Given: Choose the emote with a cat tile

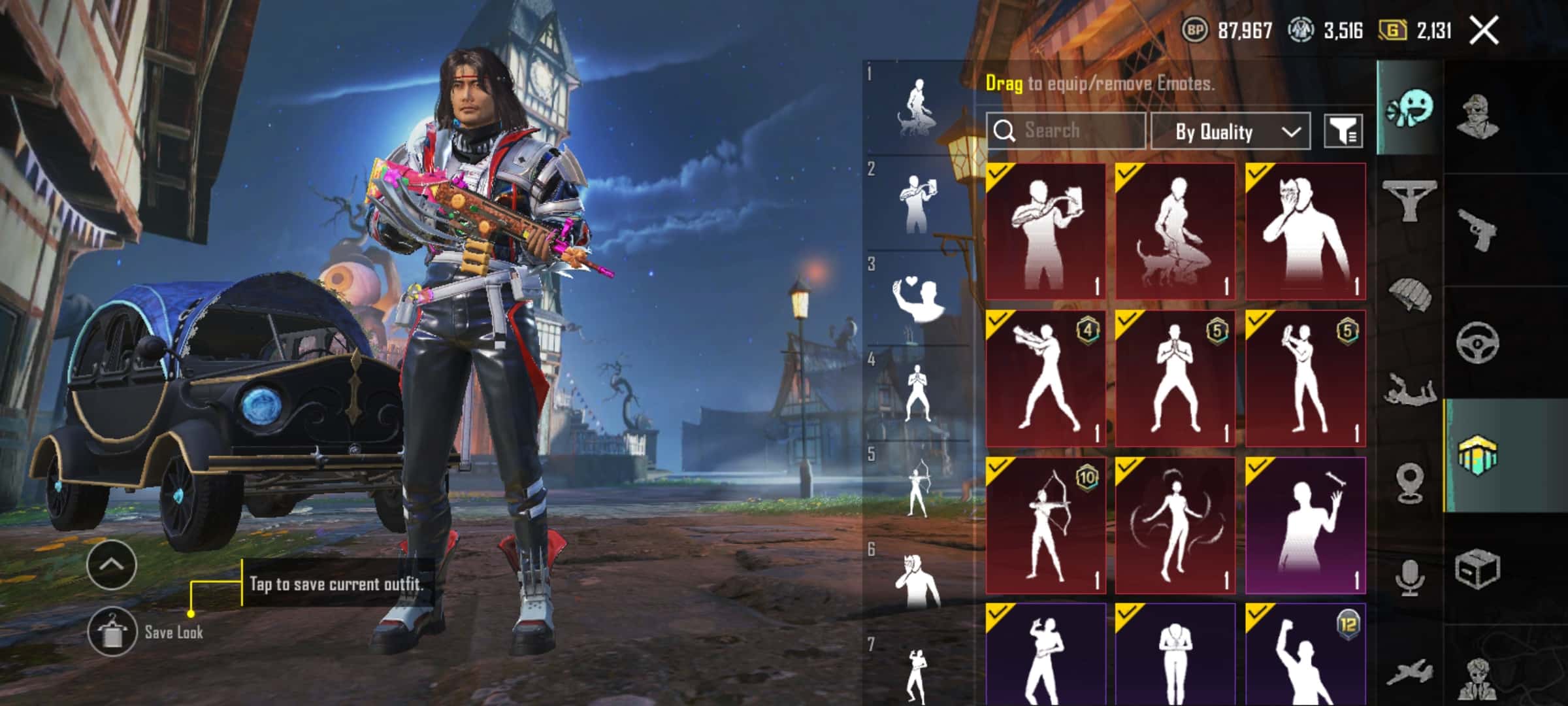Looking at the screenshot, I should tap(1175, 231).
